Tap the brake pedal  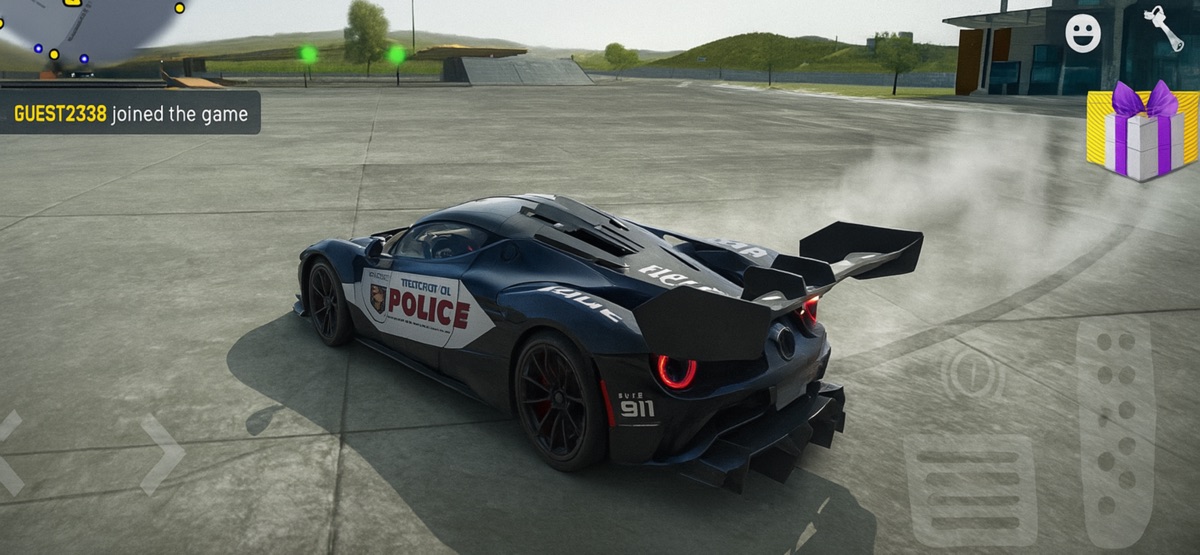click(970, 490)
